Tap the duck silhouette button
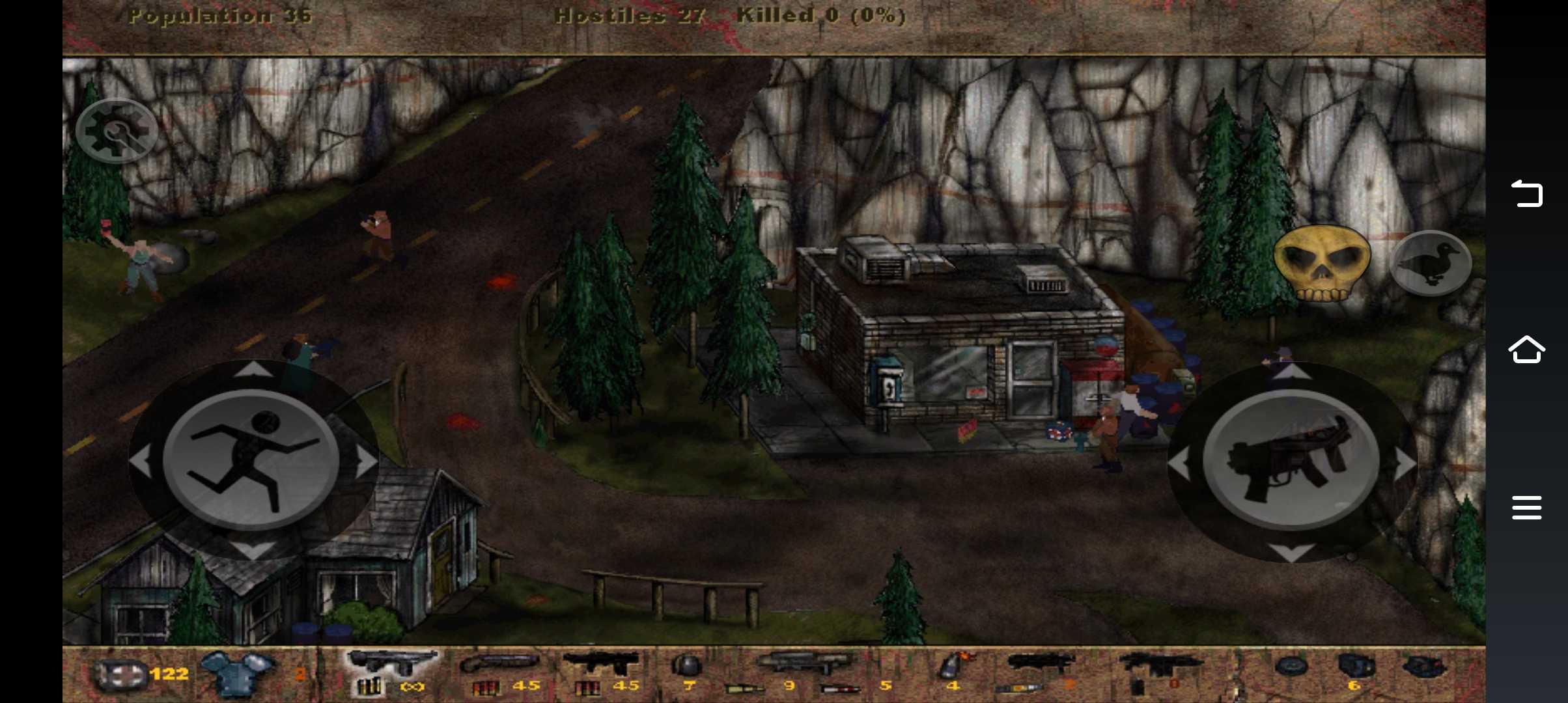This screenshot has width=1568, height=703. coord(1430,263)
